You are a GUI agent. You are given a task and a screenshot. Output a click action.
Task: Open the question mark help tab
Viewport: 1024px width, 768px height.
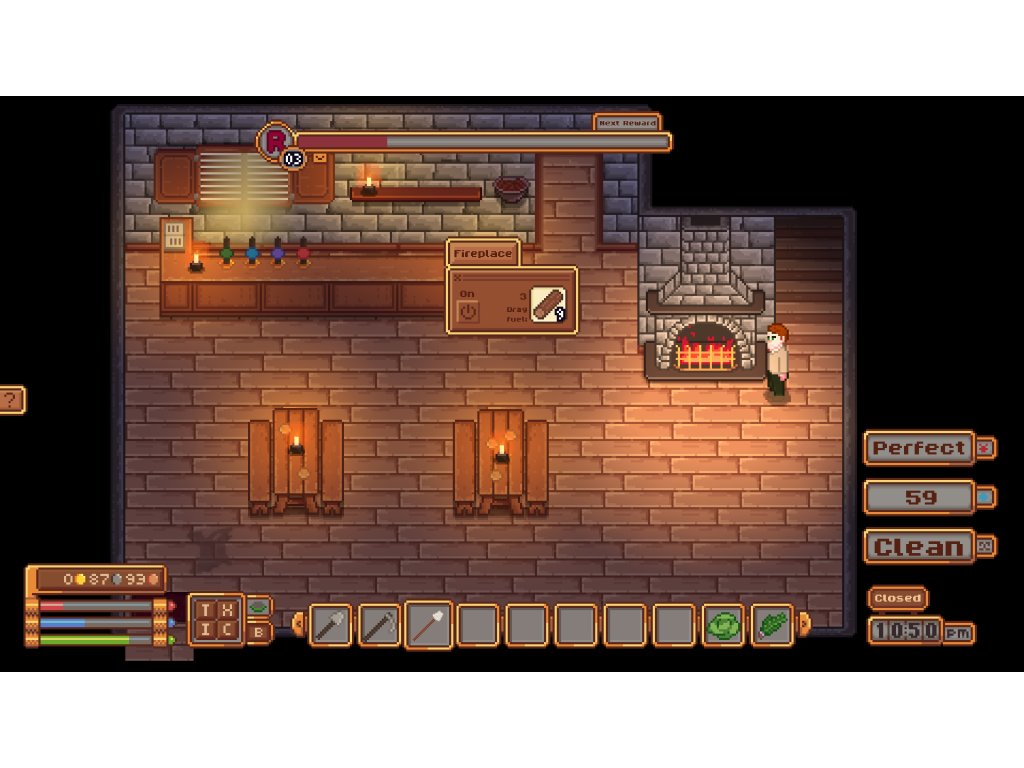11,400
